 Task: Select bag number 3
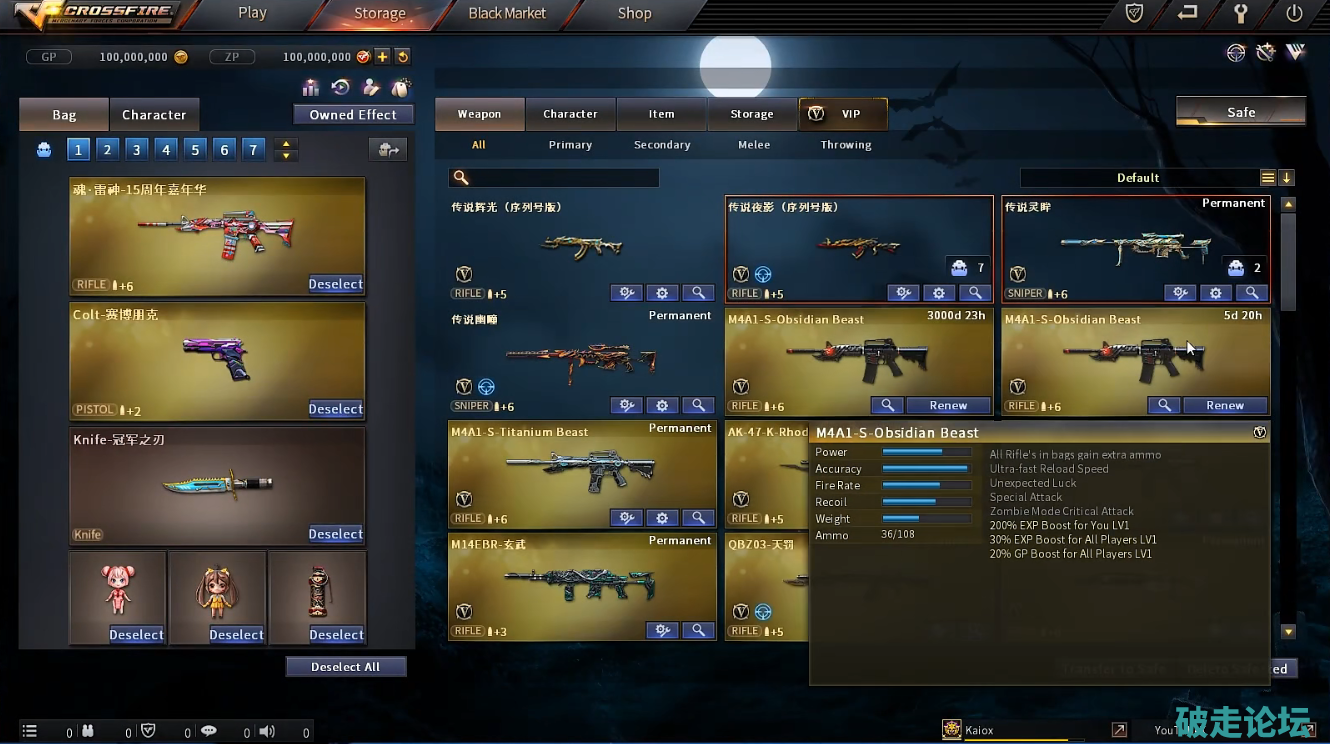pyautogui.click(x=137, y=150)
